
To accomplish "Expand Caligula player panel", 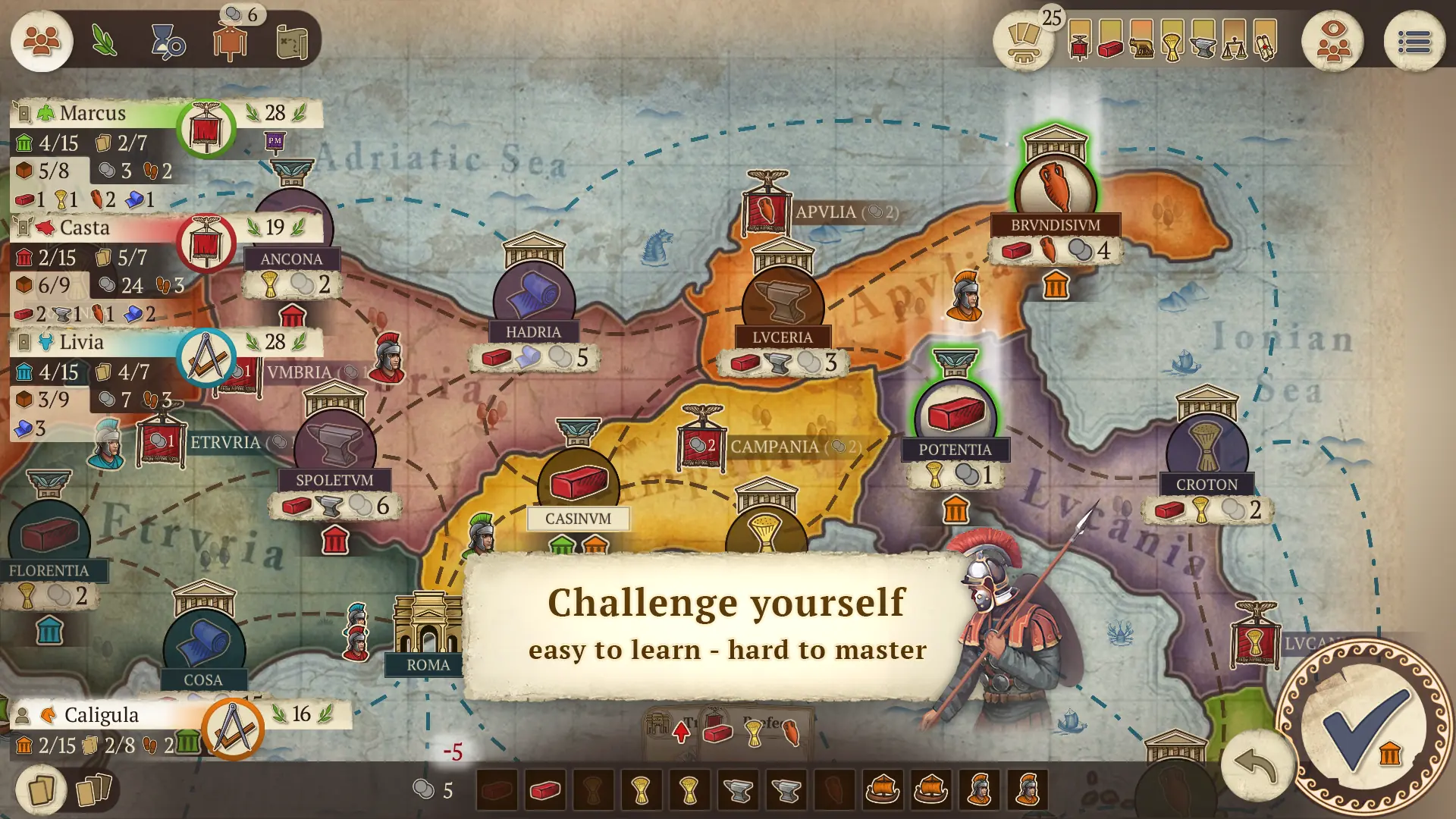I will pyautogui.click(x=102, y=714).
